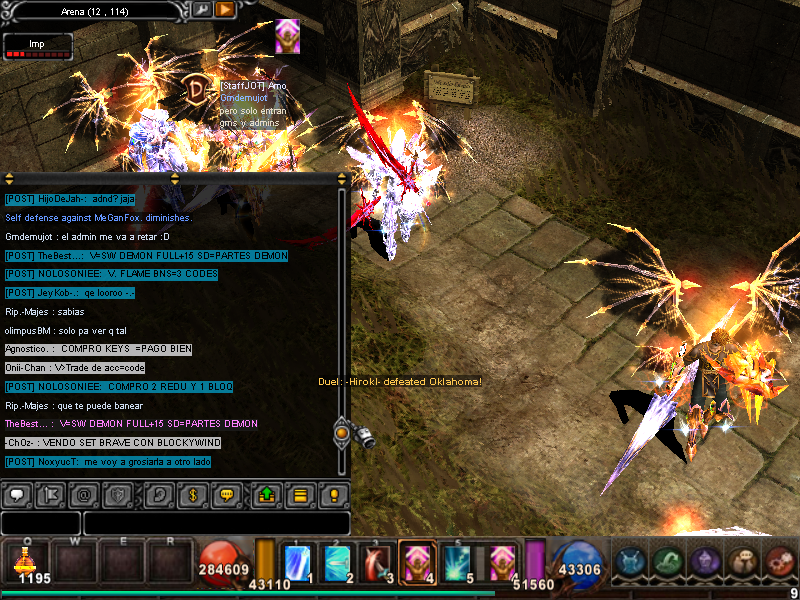Toggle the speech bubble chat filter
The image size is (800, 600).
pos(17,494)
